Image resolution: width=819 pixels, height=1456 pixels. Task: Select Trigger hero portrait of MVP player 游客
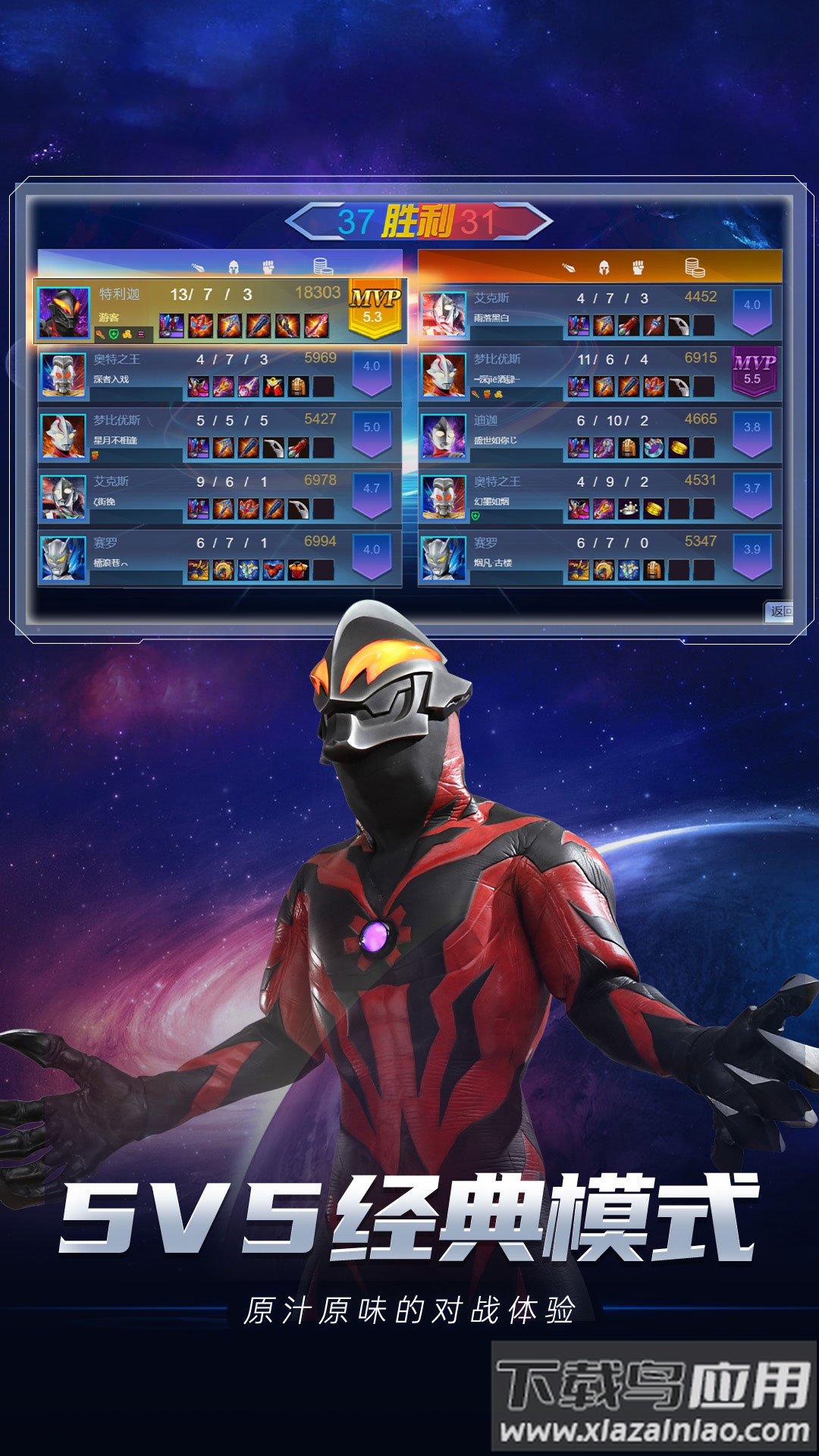click(63, 312)
